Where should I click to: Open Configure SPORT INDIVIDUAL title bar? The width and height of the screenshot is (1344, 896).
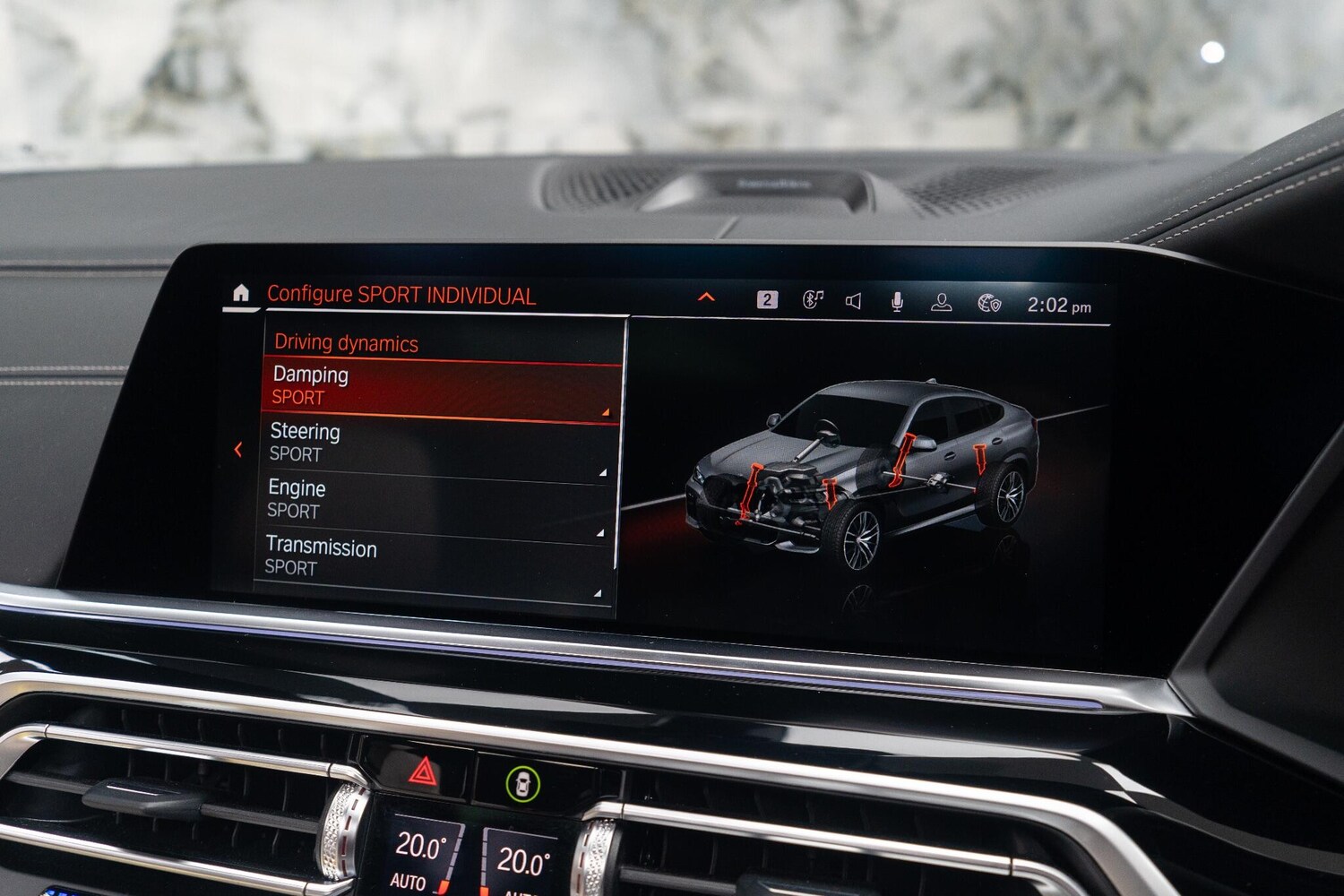(x=403, y=292)
